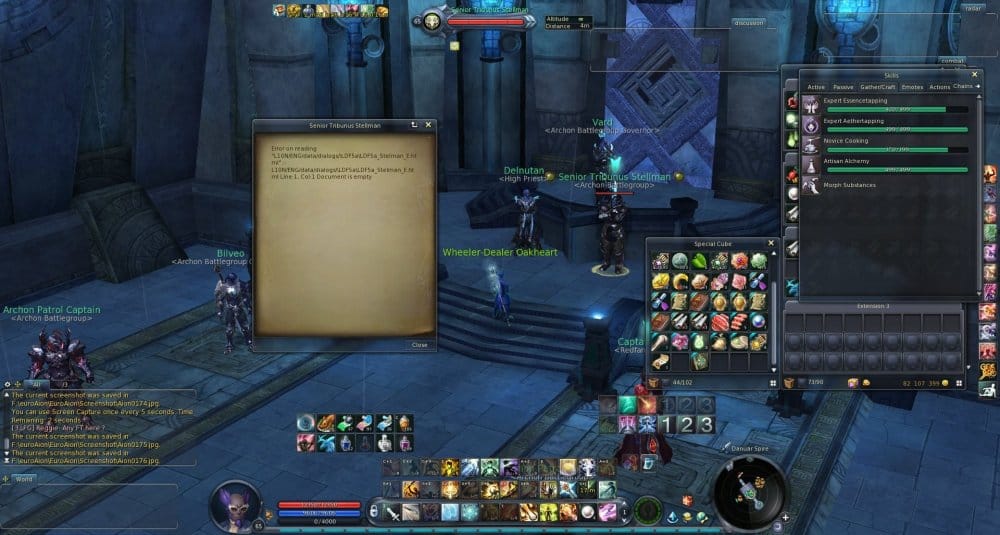Switch to the Active skills tab
Viewport: 1000px width, 535px height.
point(816,87)
